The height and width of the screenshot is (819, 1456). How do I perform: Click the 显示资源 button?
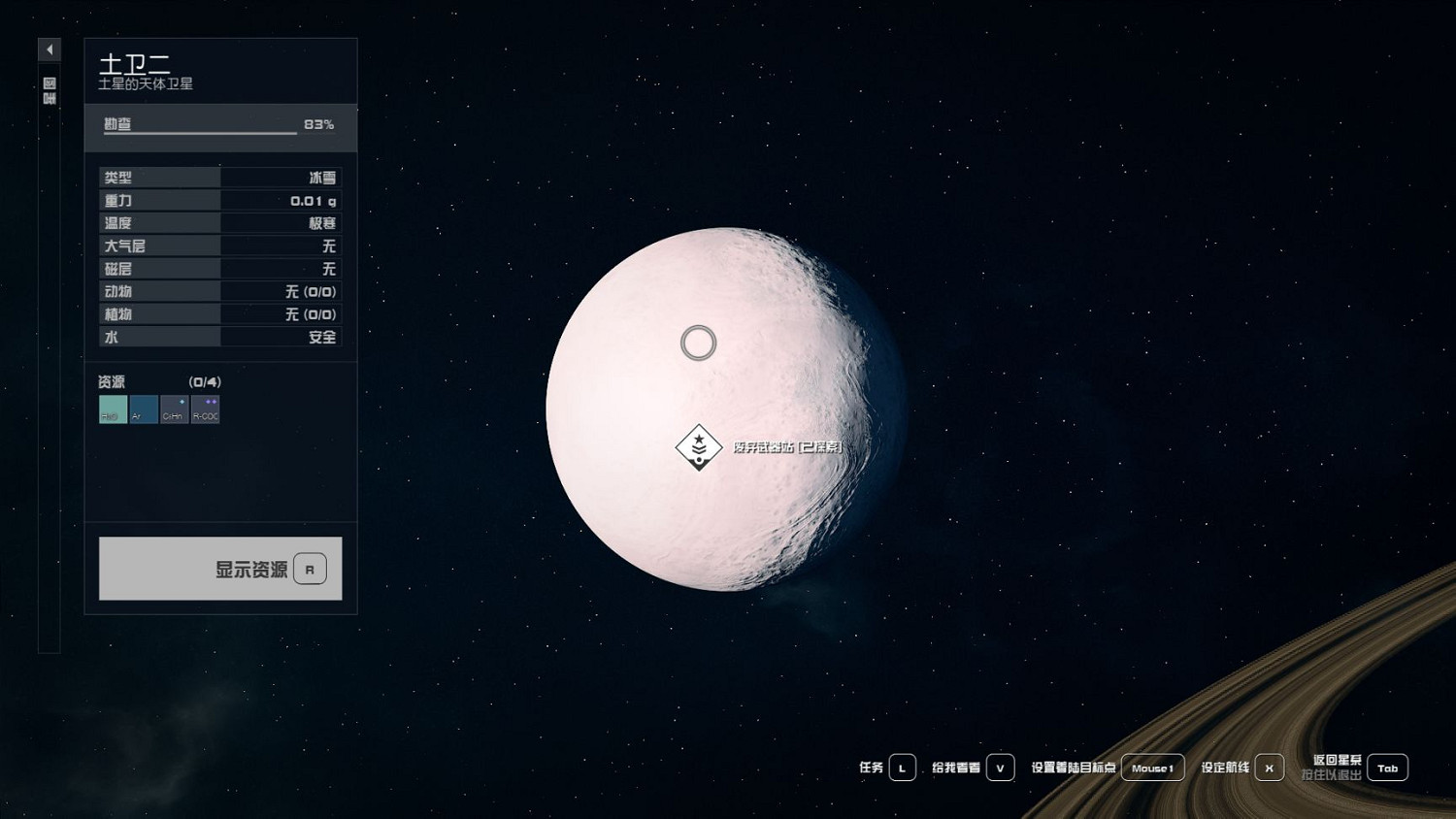click(220, 569)
